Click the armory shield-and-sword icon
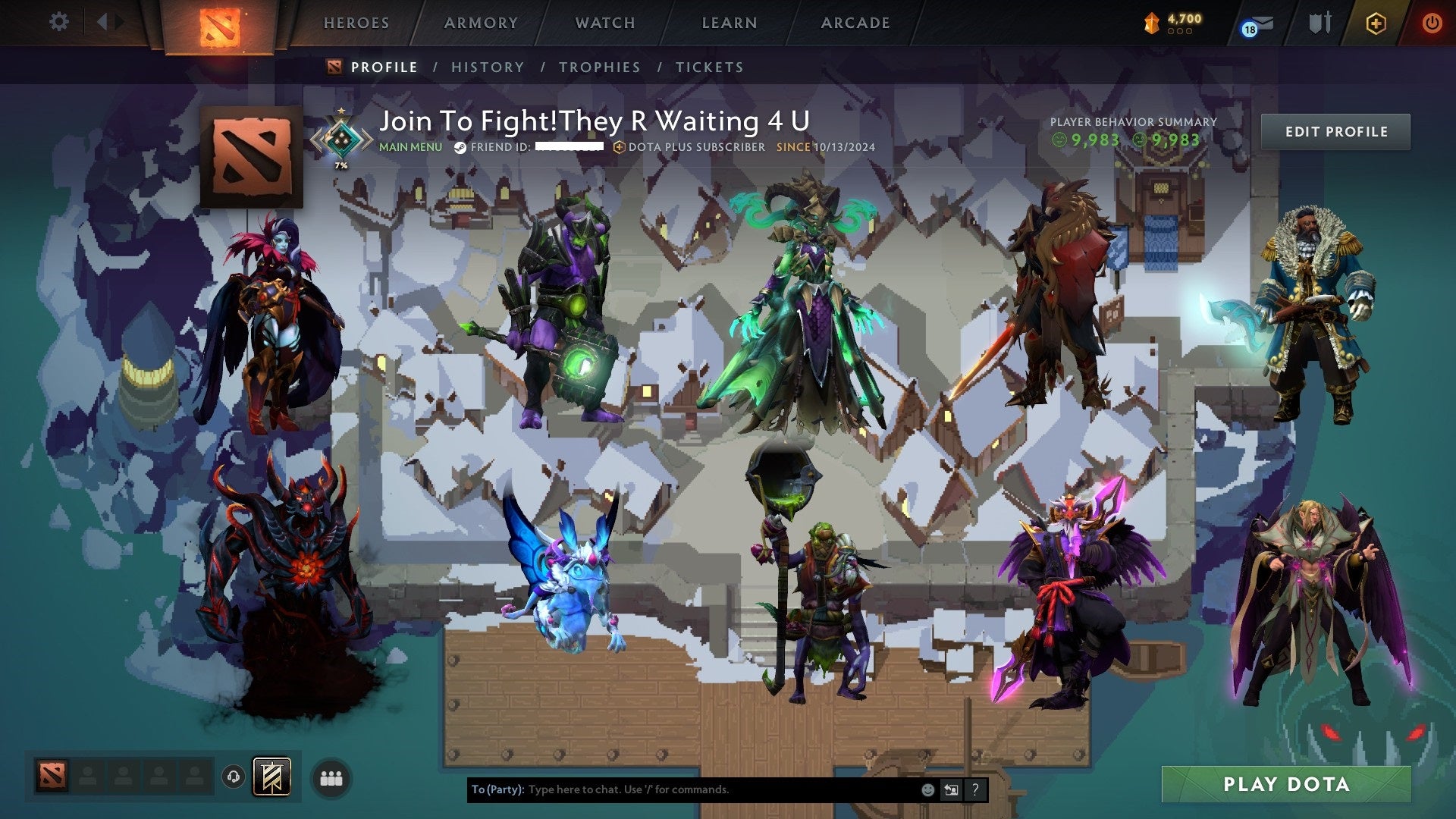1456x819 pixels. (x=1320, y=23)
